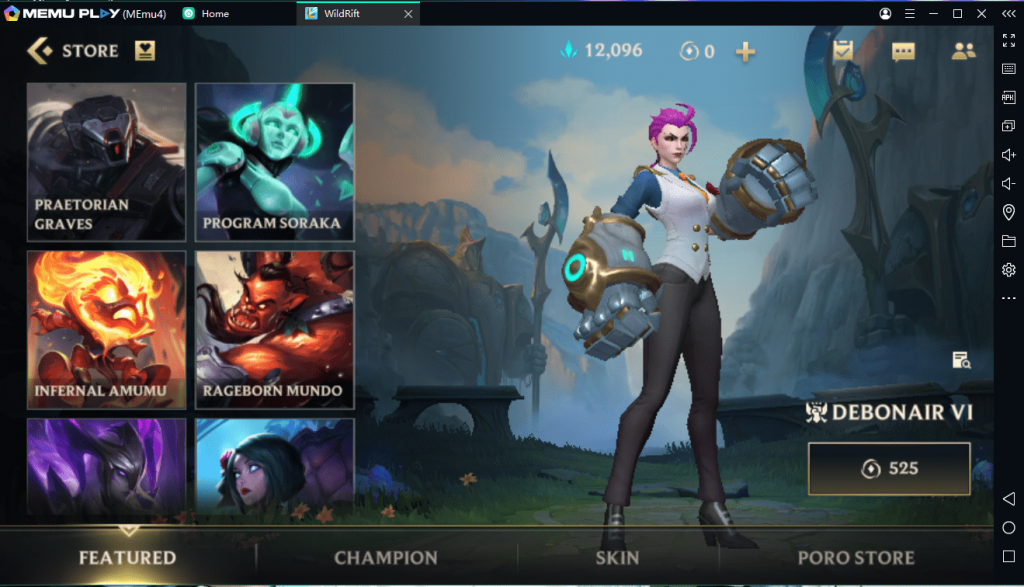Select the Praetorian Graves skin tile
1024x587 pixels.
[106, 161]
